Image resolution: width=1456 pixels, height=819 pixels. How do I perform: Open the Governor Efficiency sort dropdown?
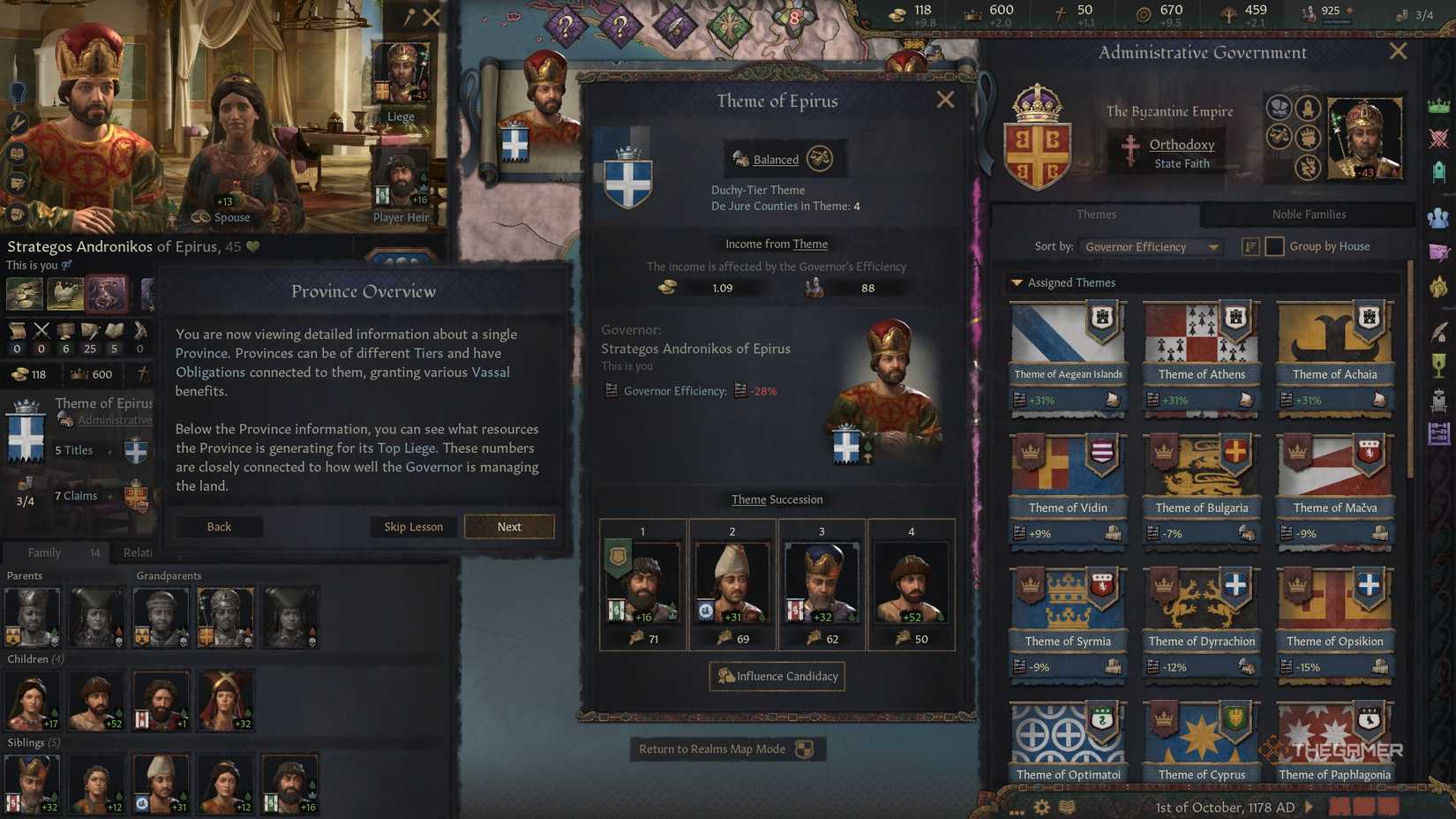(1151, 247)
